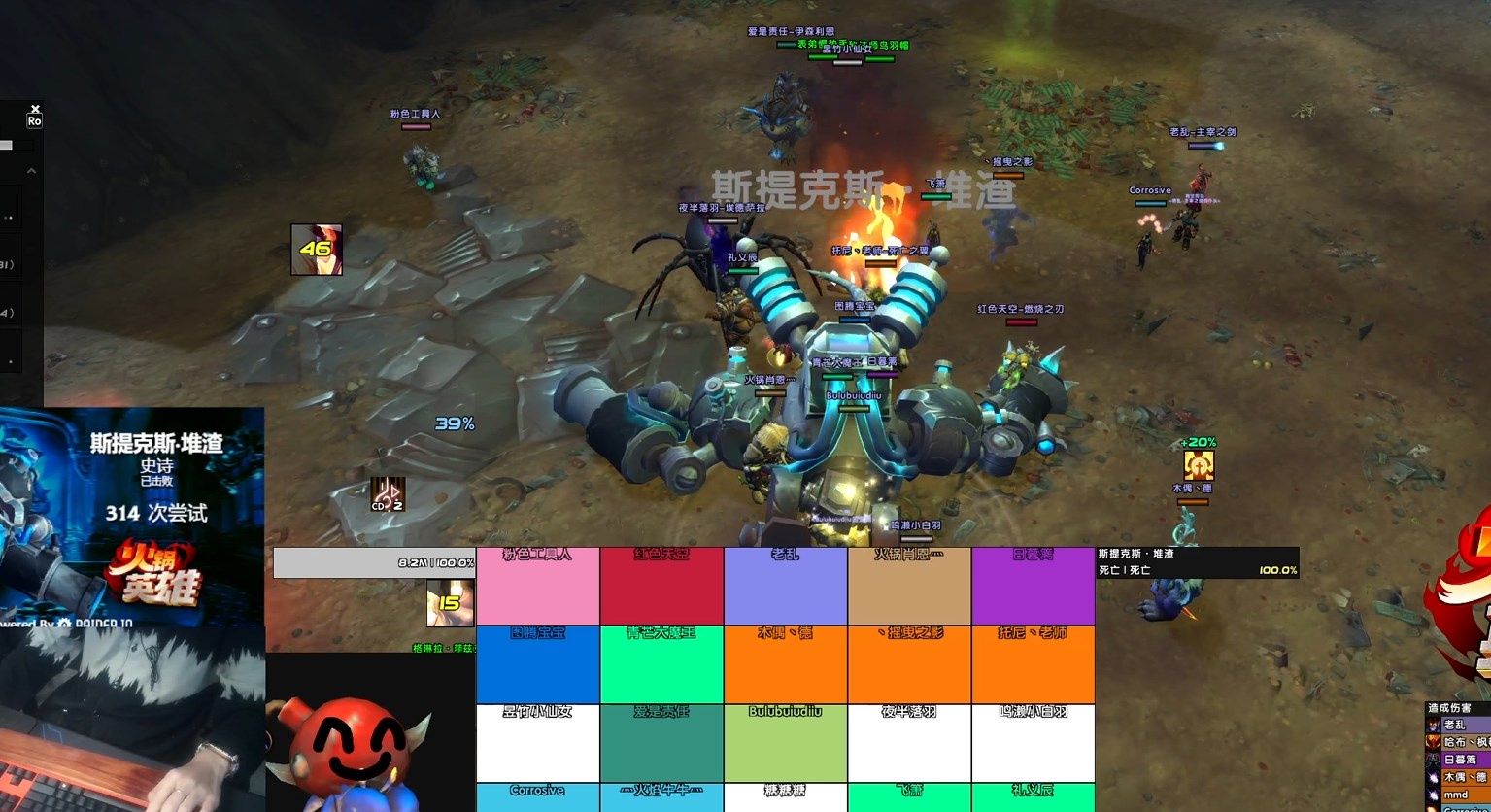Select 粉色工具人 in the raid frames

click(x=537, y=587)
